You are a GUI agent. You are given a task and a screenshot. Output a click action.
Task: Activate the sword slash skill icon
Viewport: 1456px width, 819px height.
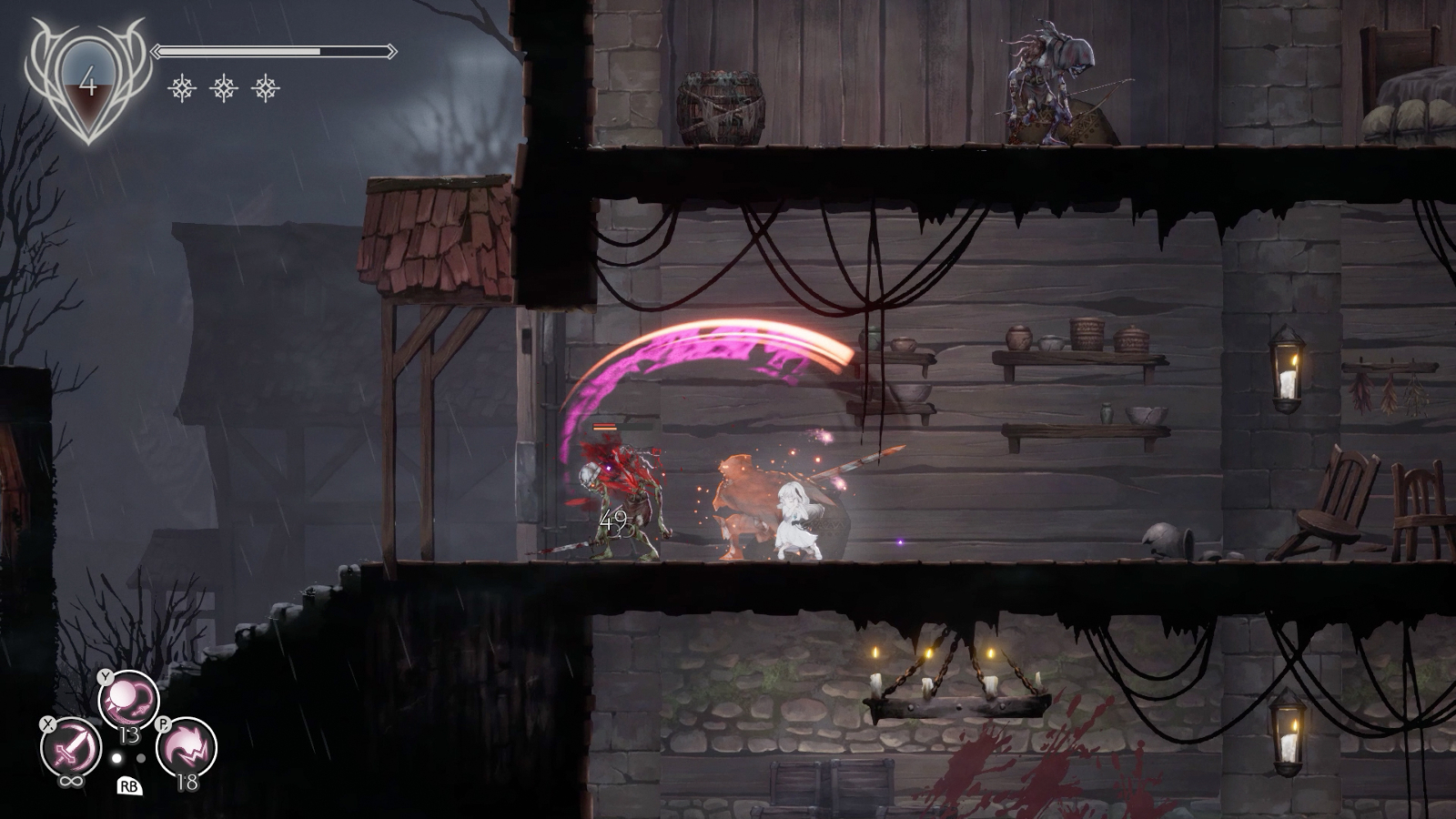(x=72, y=748)
